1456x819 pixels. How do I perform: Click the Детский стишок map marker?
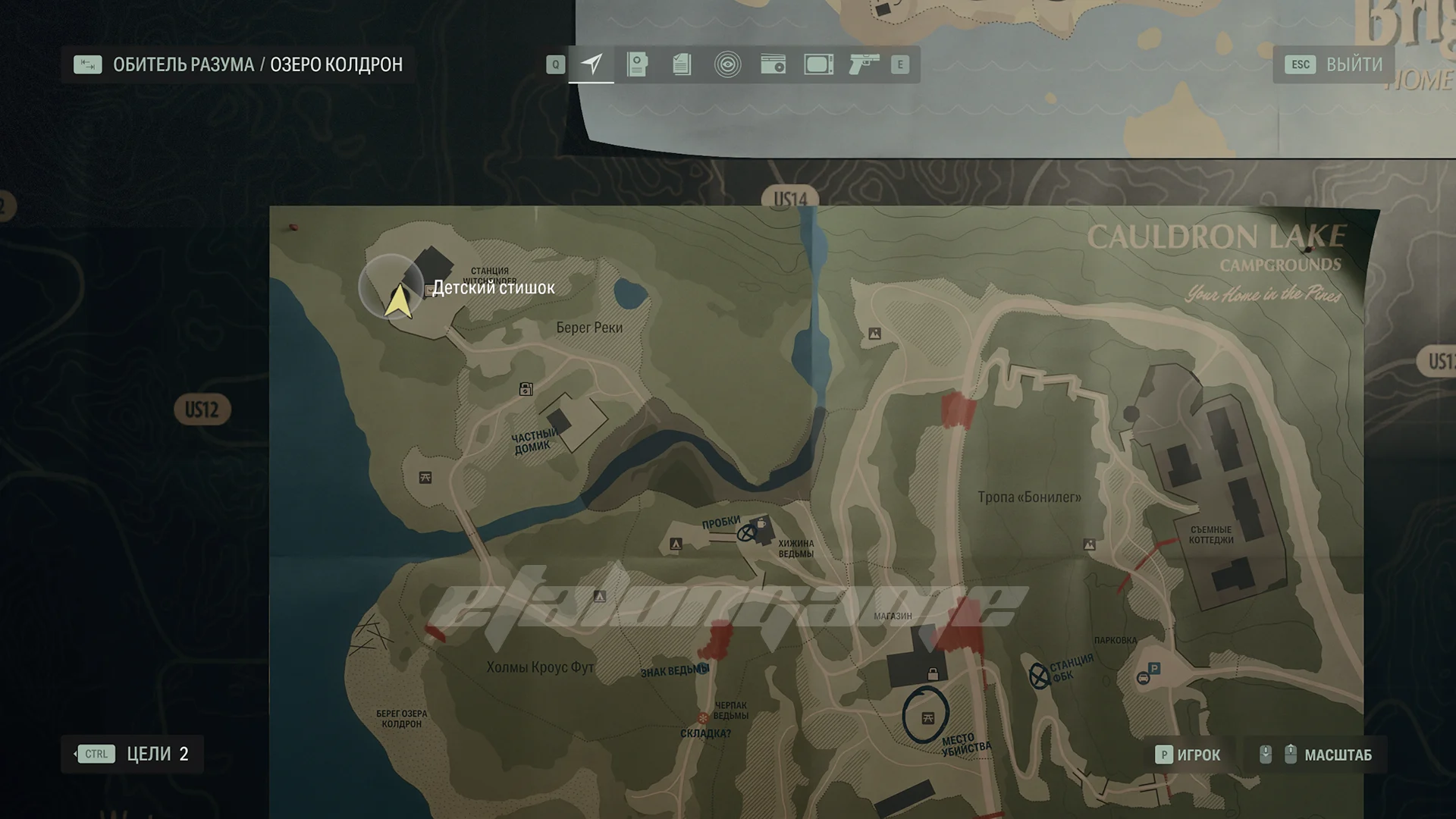[x=493, y=287]
